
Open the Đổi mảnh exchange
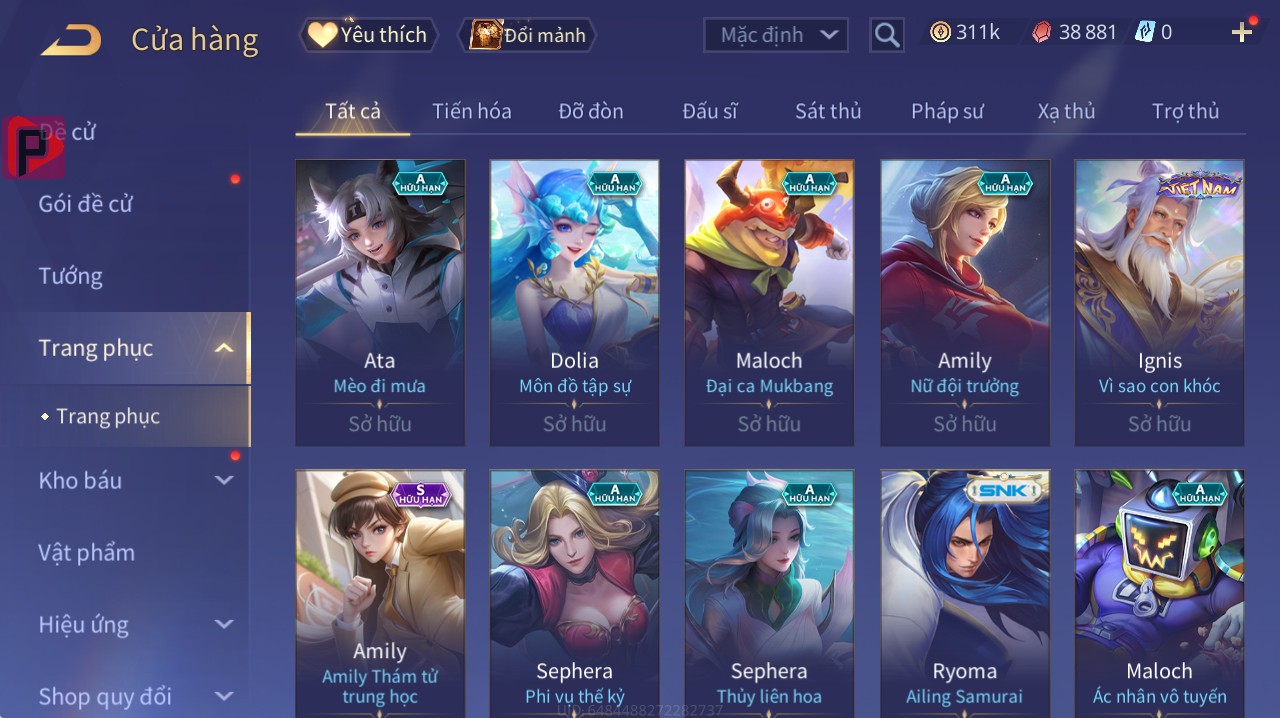click(527, 35)
